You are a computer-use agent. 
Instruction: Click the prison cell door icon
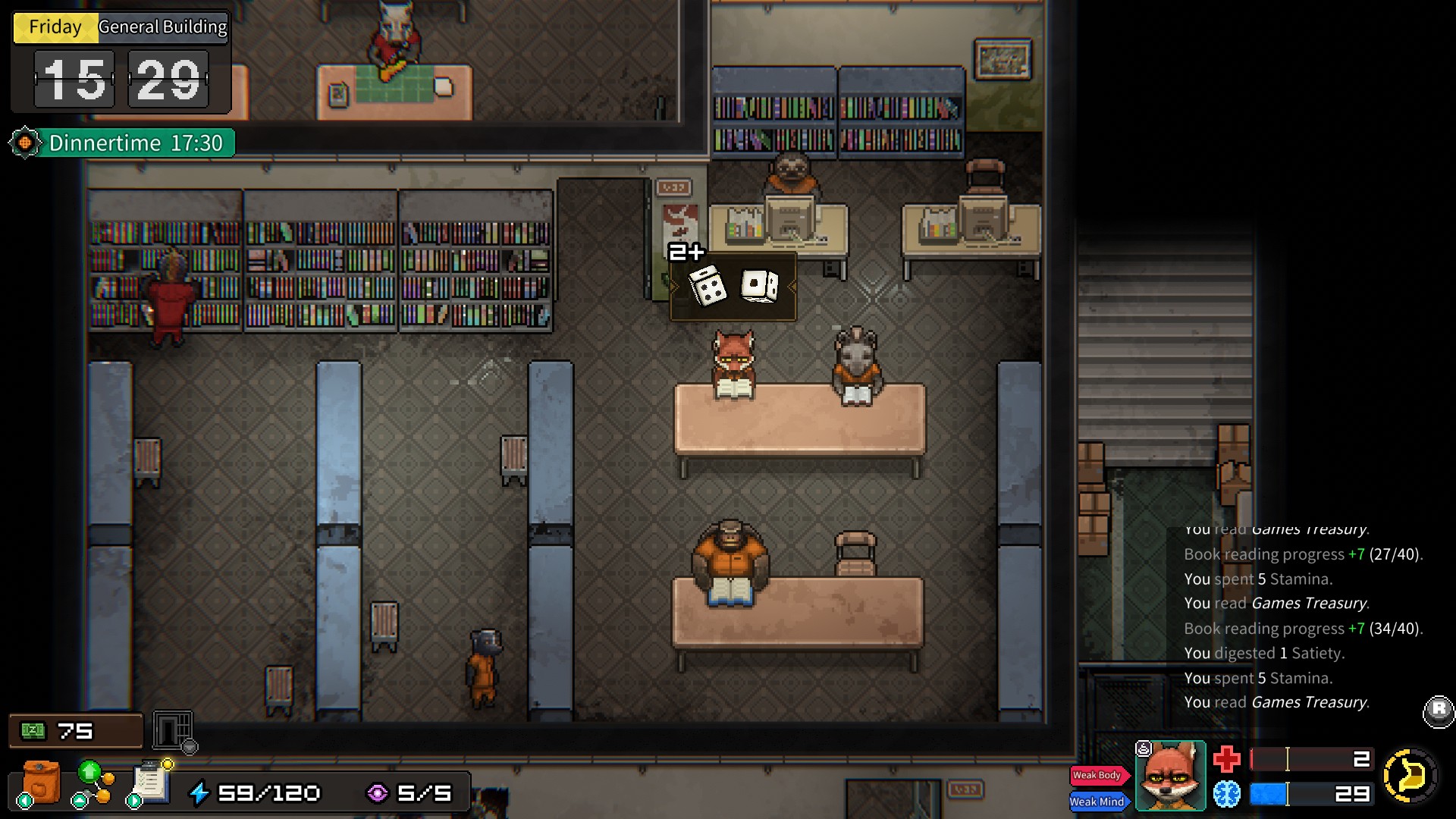(173, 730)
